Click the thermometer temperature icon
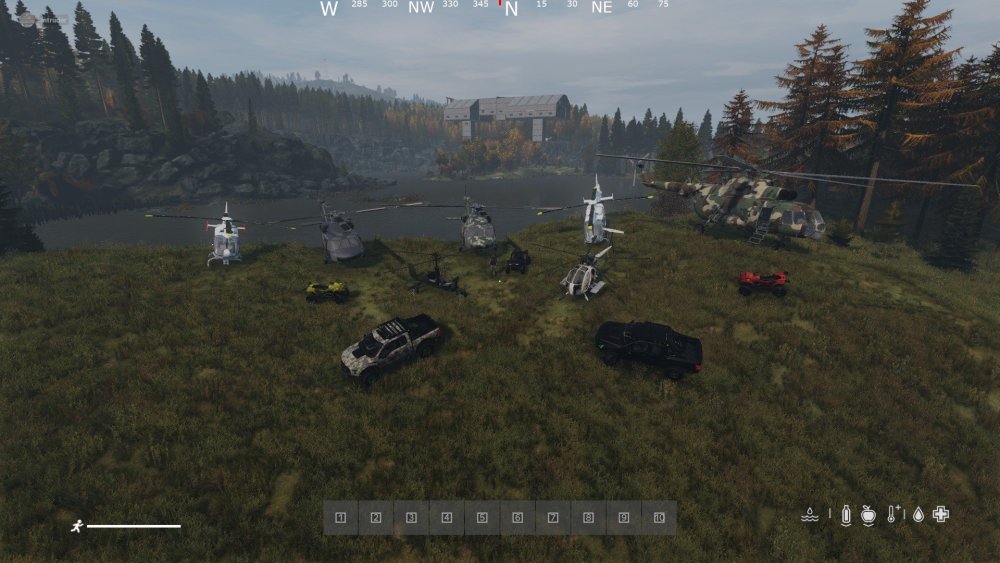The width and height of the screenshot is (1000, 563). 893,515
